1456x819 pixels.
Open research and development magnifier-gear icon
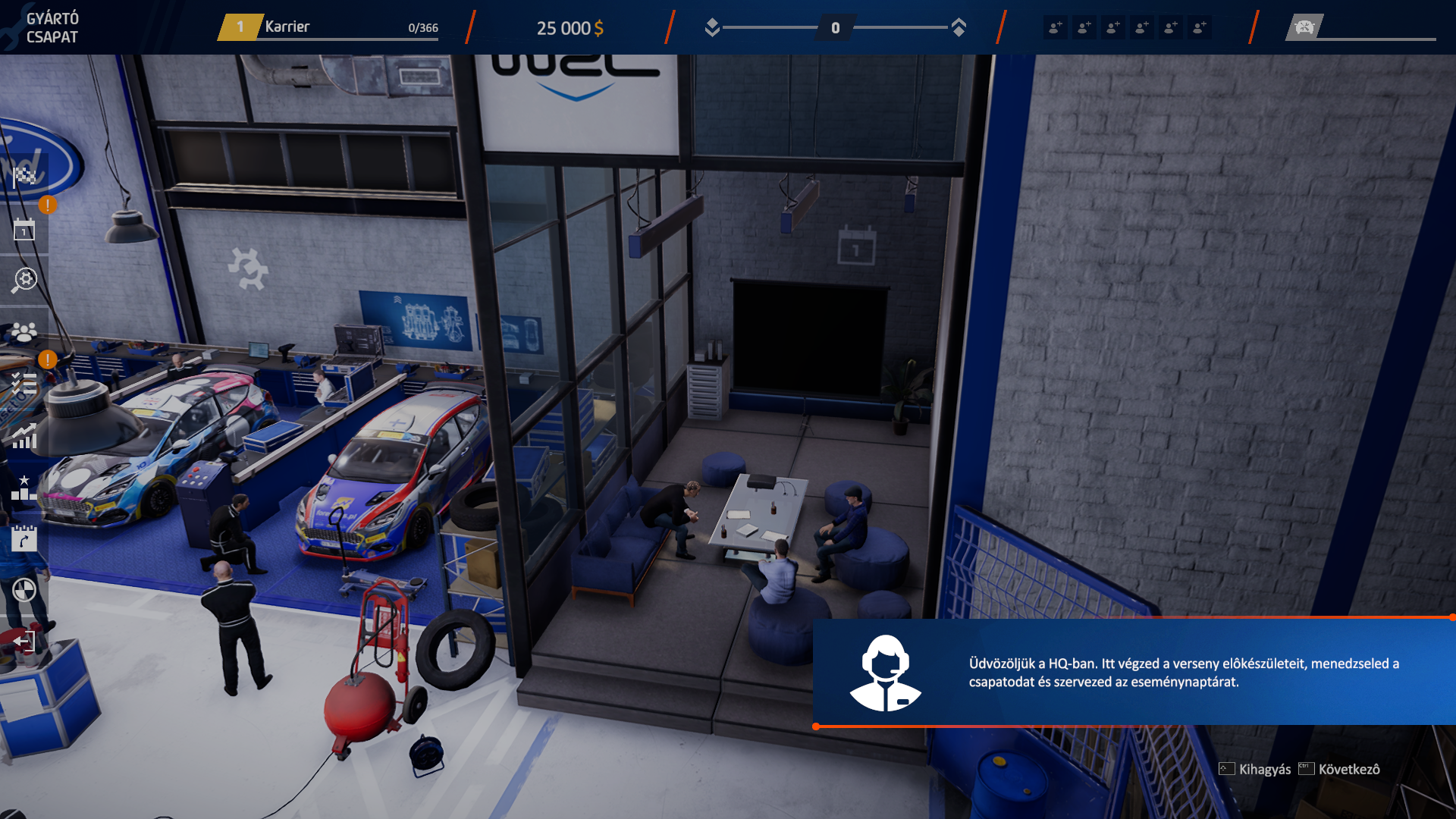click(x=24, y=280)
